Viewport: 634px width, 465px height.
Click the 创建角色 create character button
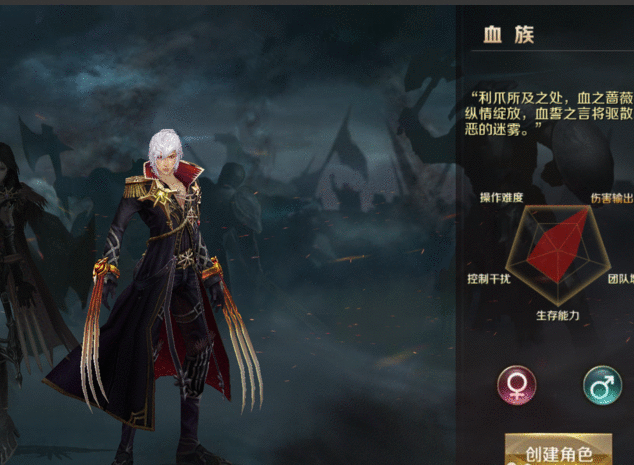point(558,451)
